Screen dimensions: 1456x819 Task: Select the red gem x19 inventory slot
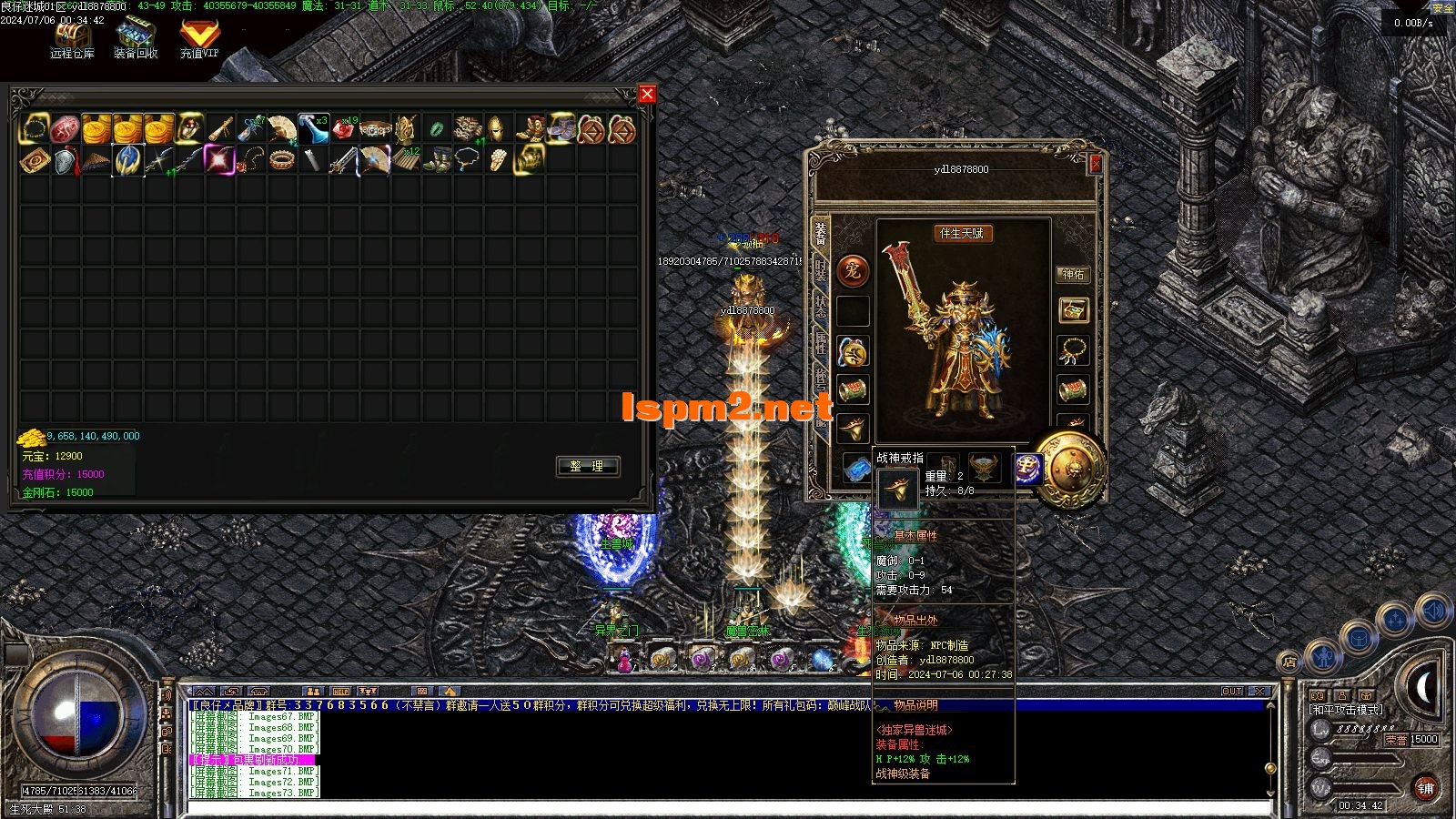point(345,129)
